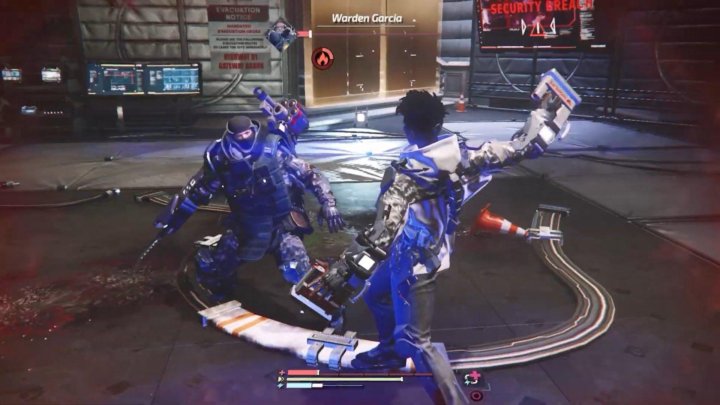Select the red flame status icon
The width and height of the screenshot is (720, 405).
click(322, 59)
